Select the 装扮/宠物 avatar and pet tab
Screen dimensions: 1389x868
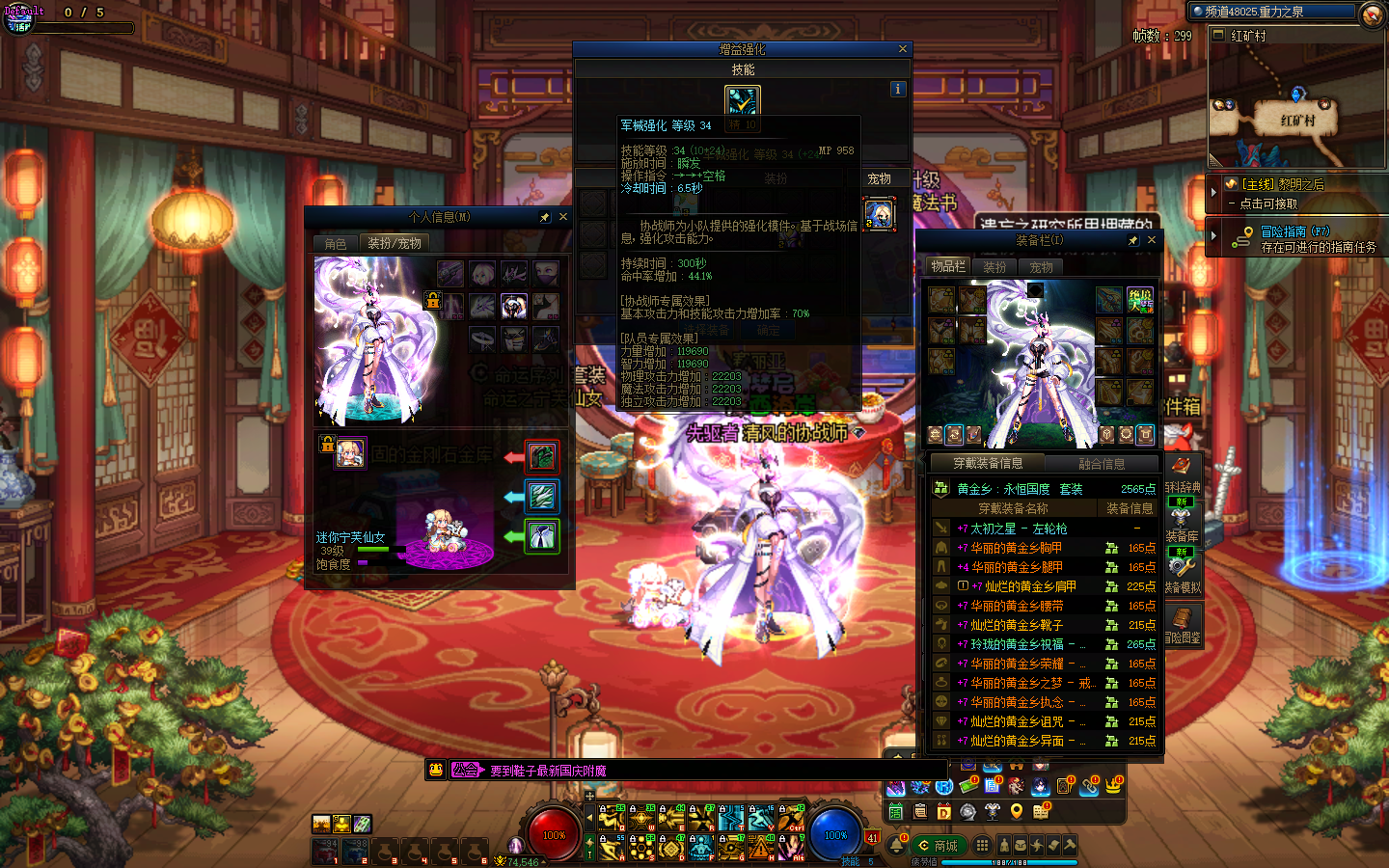[394, 244]
